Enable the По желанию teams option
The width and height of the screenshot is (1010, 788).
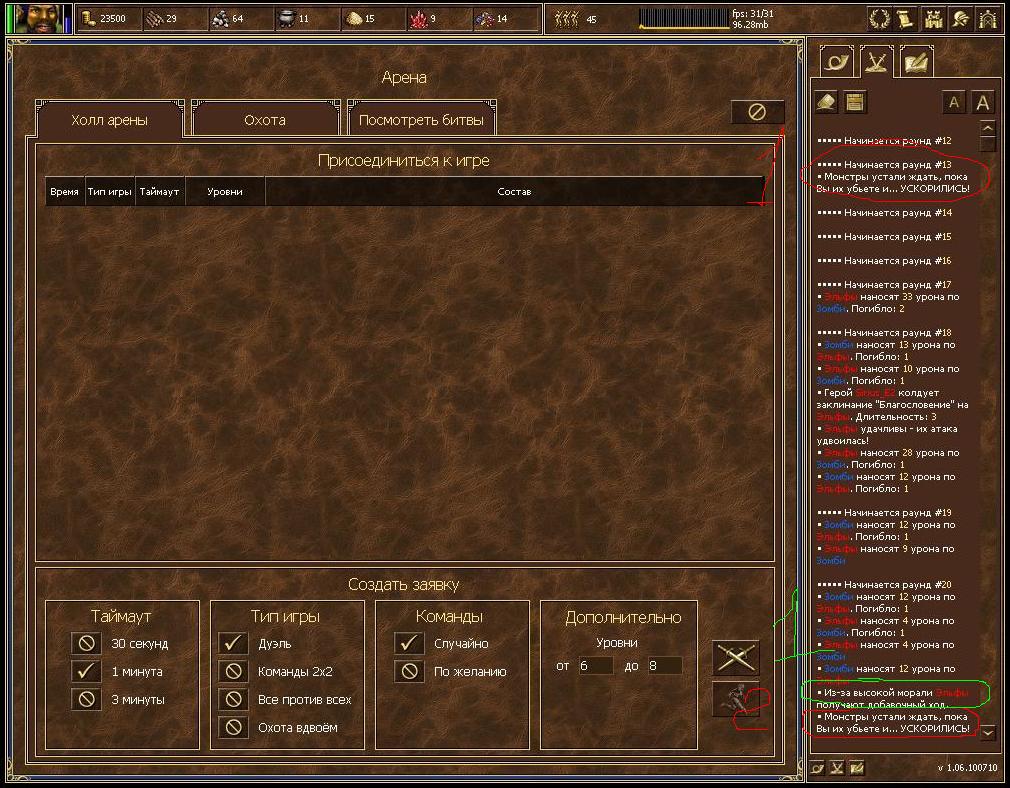(x=409, y=671)
